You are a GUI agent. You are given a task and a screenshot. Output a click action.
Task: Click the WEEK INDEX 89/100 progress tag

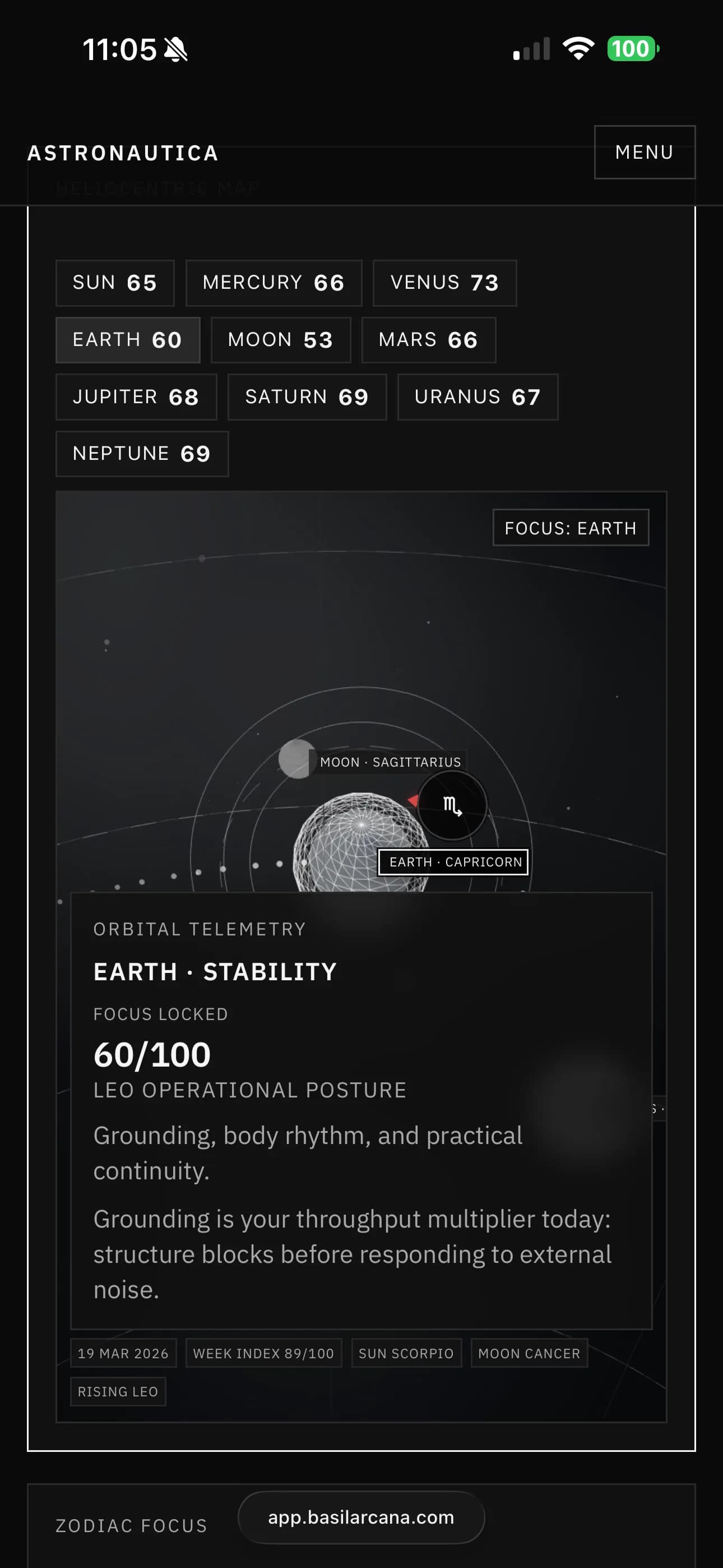coord(263,1353)
